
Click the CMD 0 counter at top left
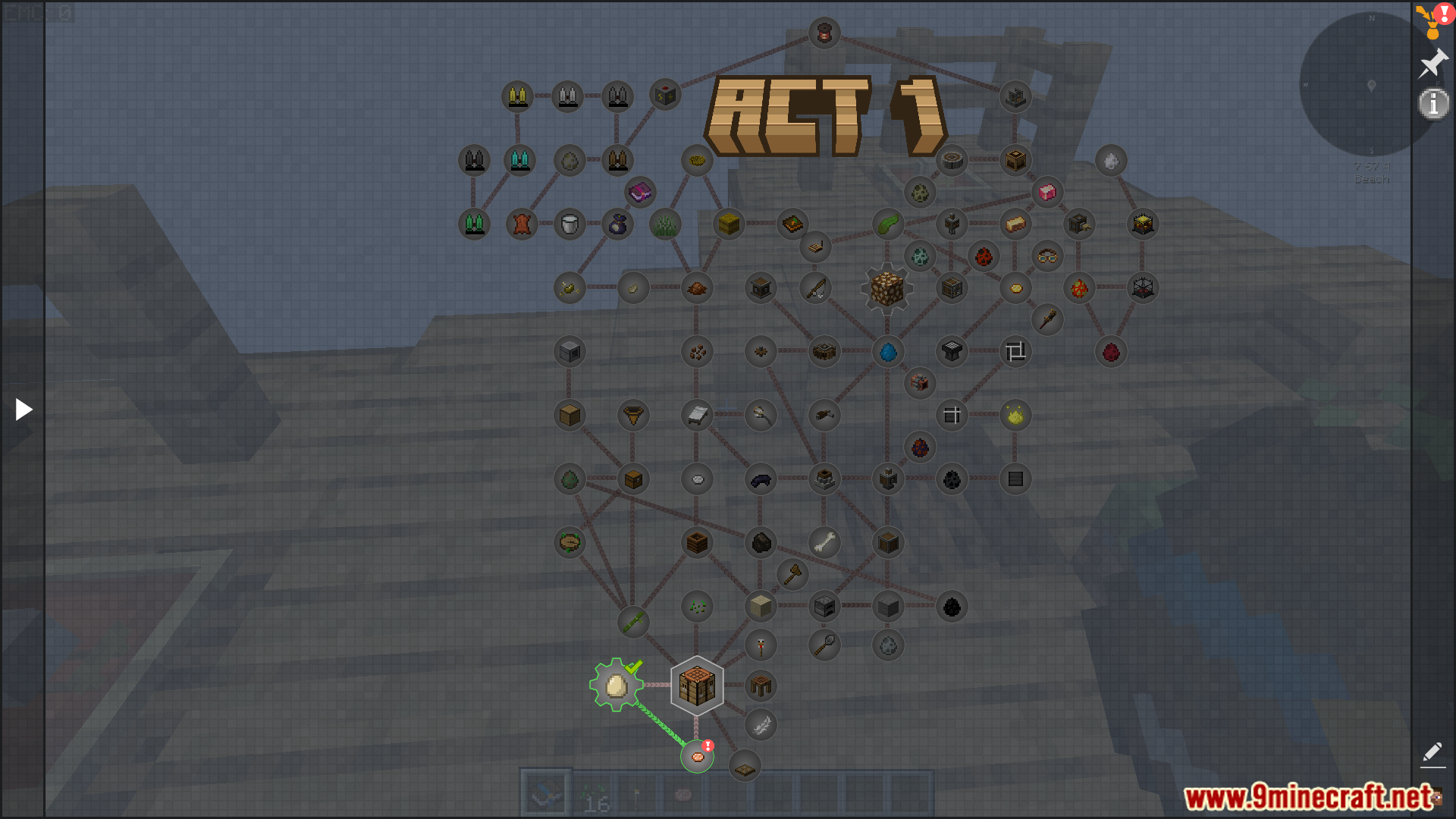30,12
